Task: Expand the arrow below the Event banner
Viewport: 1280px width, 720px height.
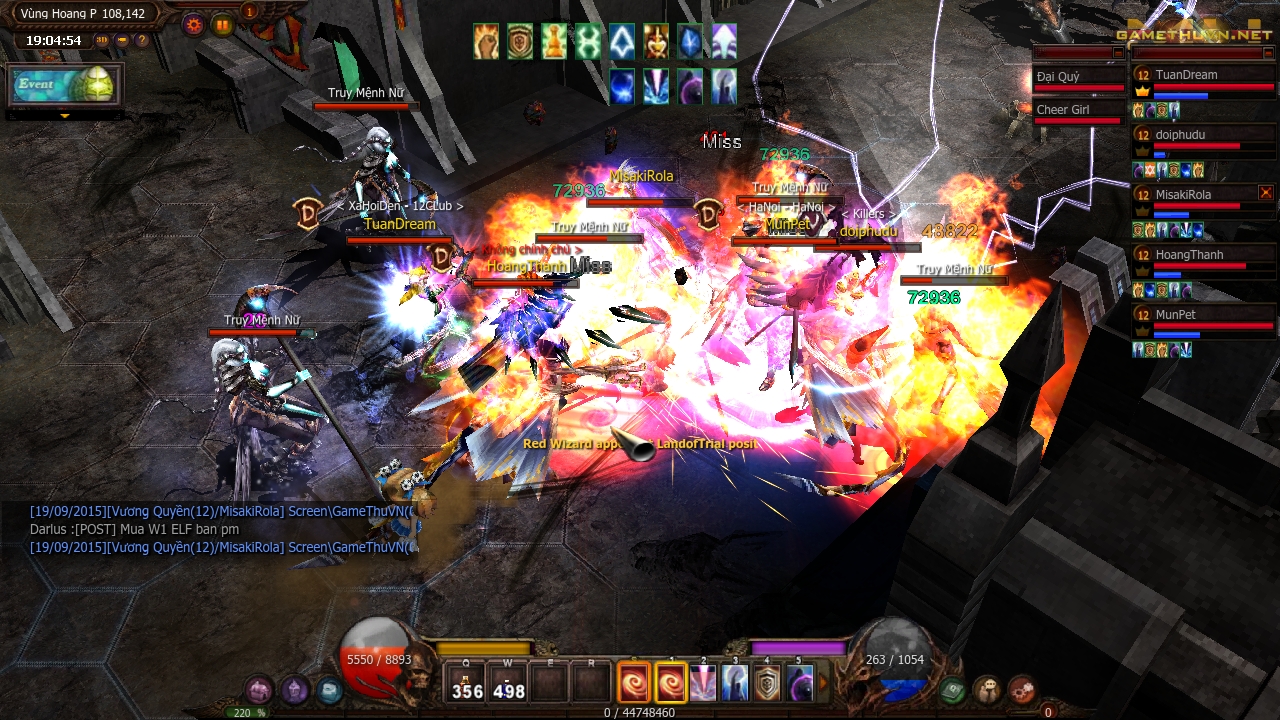Action: pyautogui.click(x=65, y=116)
